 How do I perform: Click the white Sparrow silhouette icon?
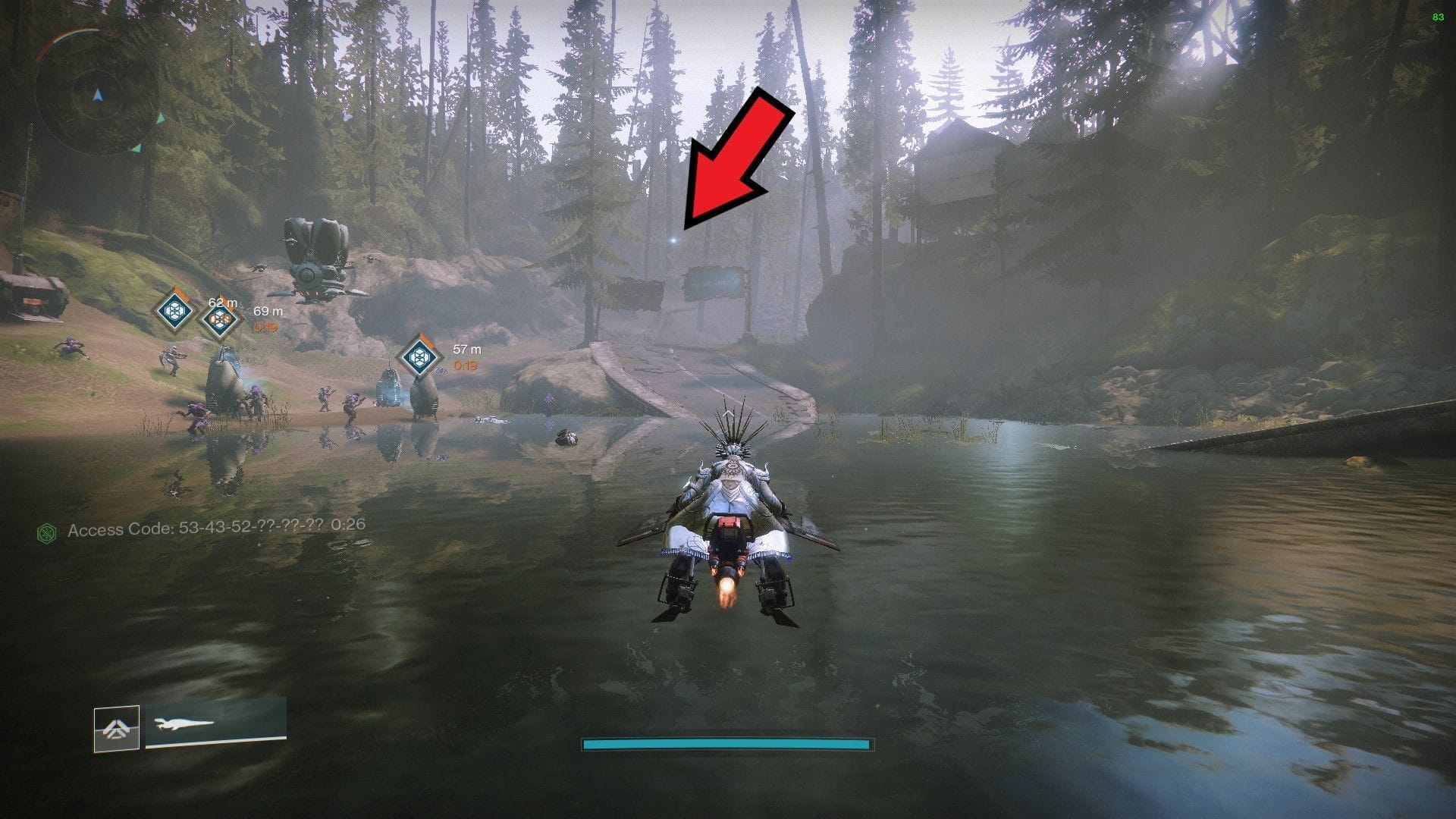(184, 724)
